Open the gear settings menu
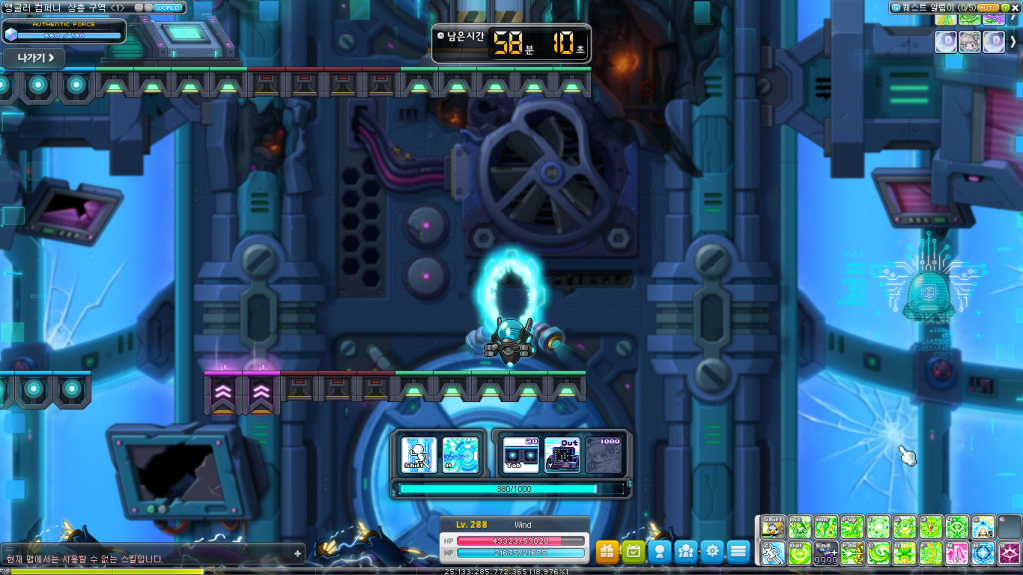This screenshot has height=575, width=1023. point(711,550)
